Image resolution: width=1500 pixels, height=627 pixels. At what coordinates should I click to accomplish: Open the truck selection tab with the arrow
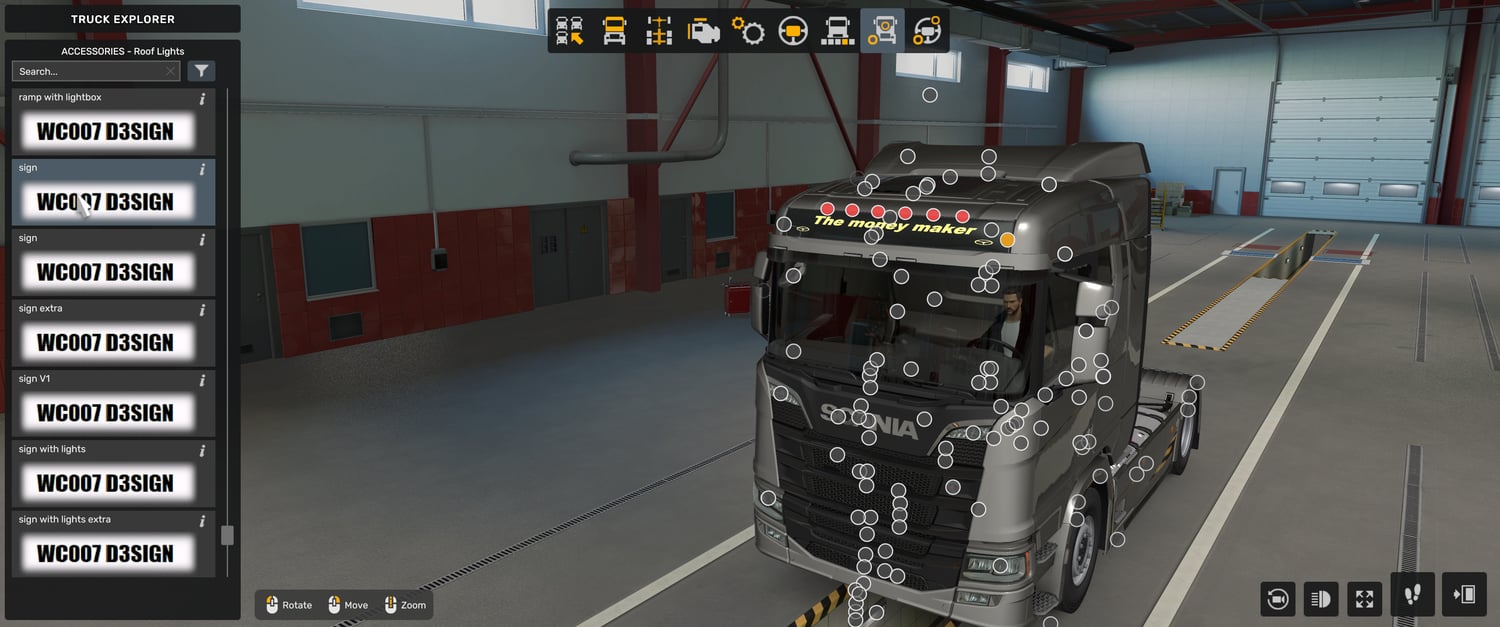point(570,31)
